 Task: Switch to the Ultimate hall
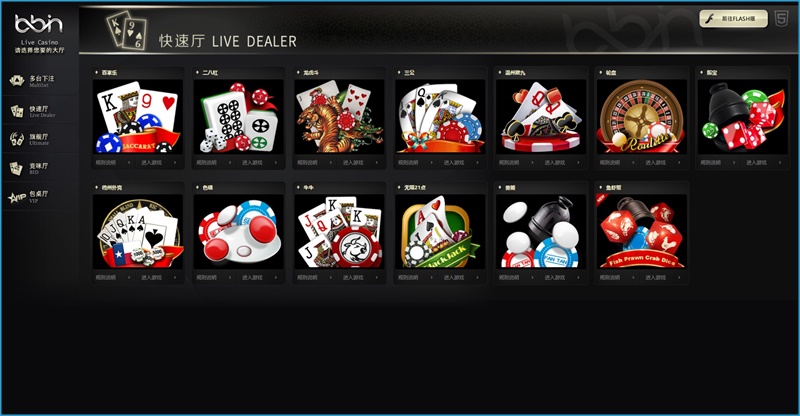click(x=40, y=139)
